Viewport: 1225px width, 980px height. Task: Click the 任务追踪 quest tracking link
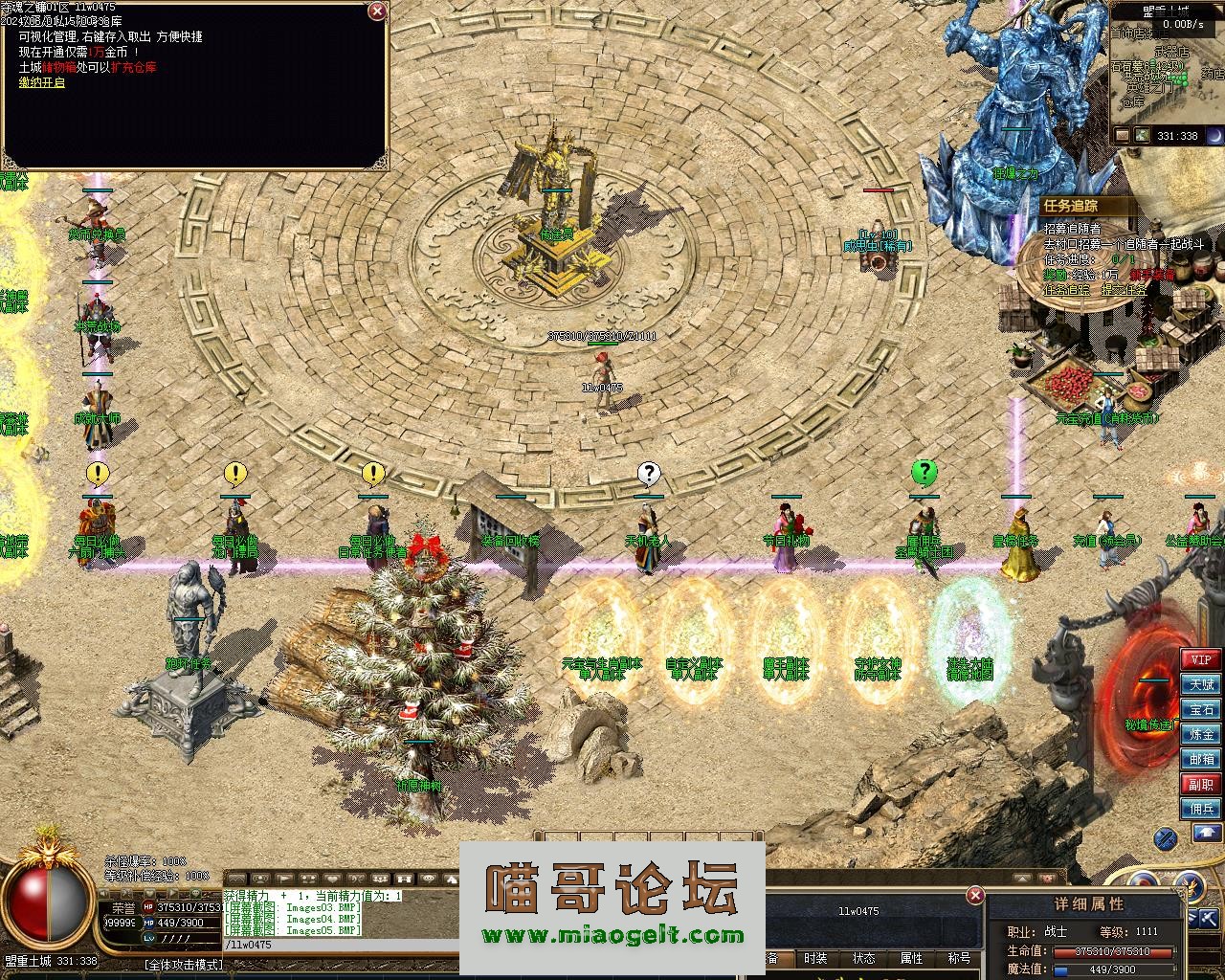pos(1066,290)
